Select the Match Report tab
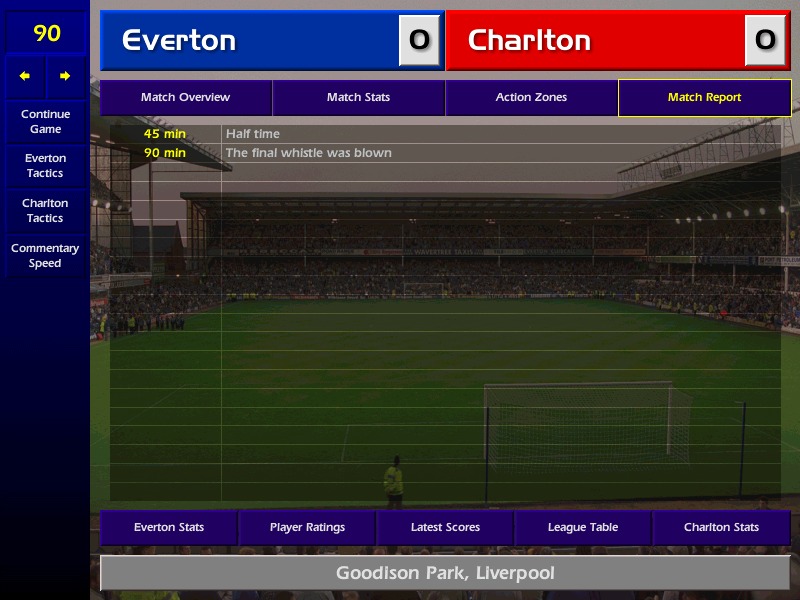This screenshot has height=600, width=800. (x=704, y=98)
